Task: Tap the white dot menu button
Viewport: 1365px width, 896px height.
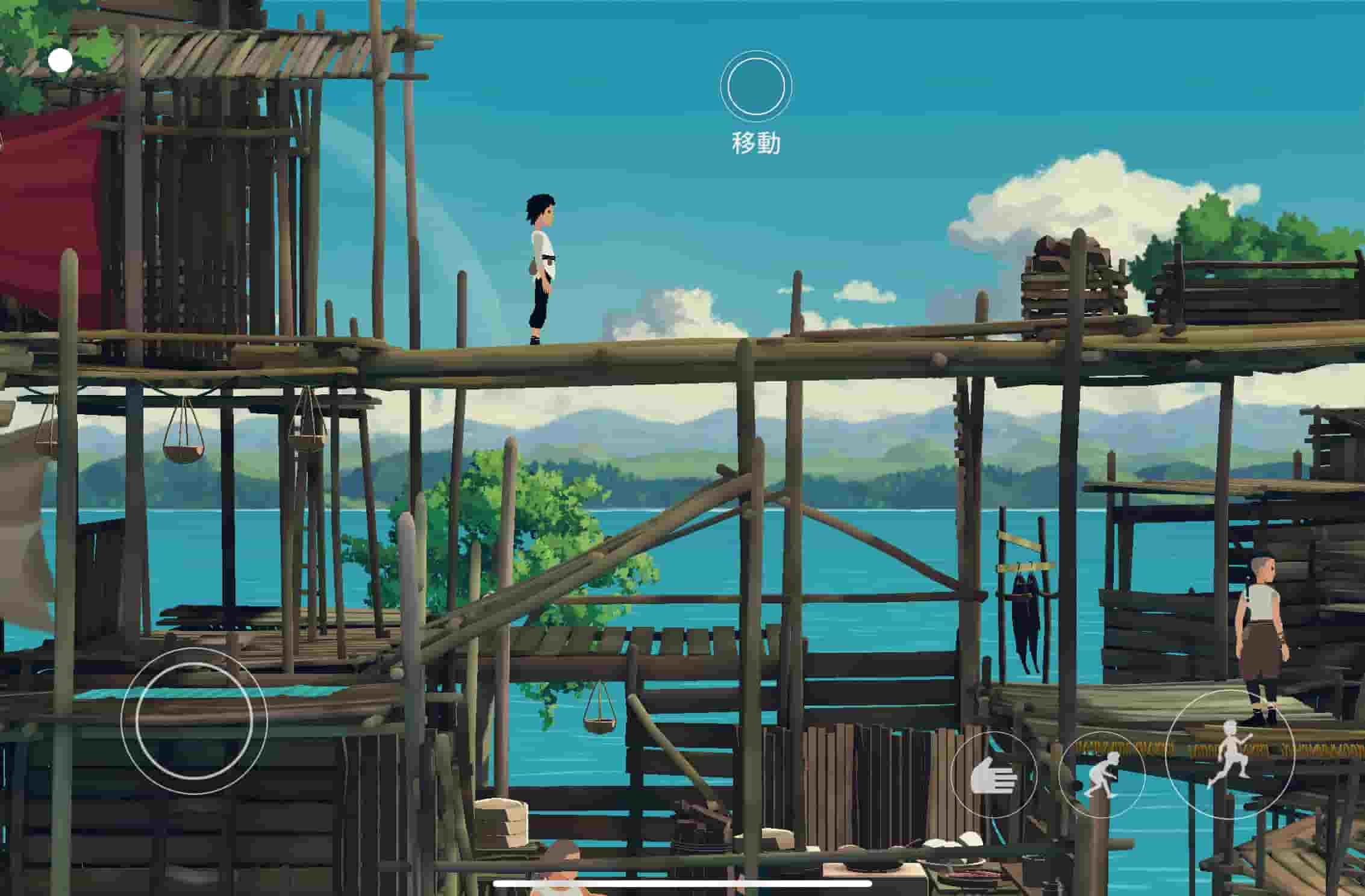Action: click(x=60, y=61)
